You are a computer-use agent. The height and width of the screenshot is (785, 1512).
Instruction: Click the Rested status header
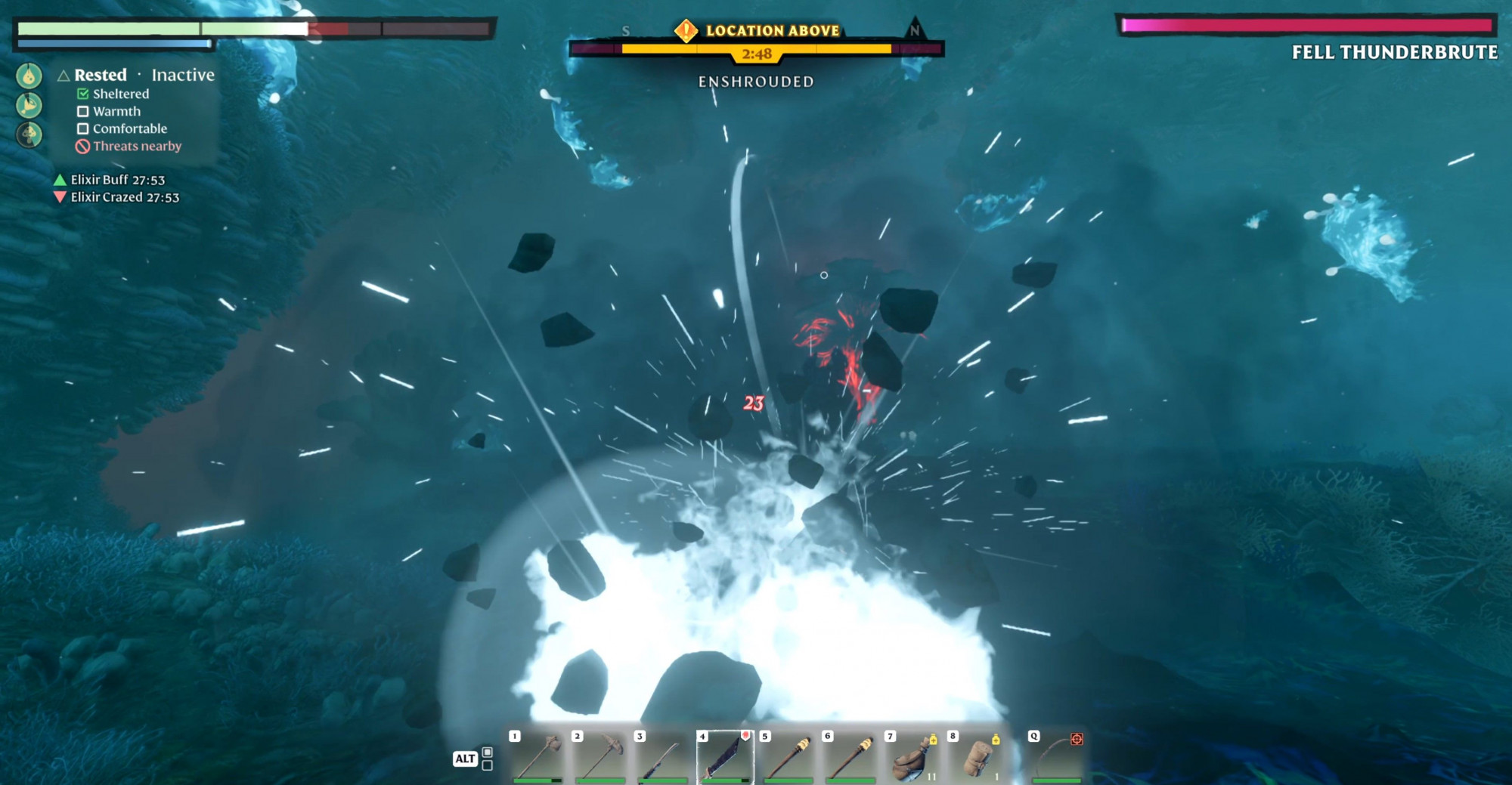100,75
